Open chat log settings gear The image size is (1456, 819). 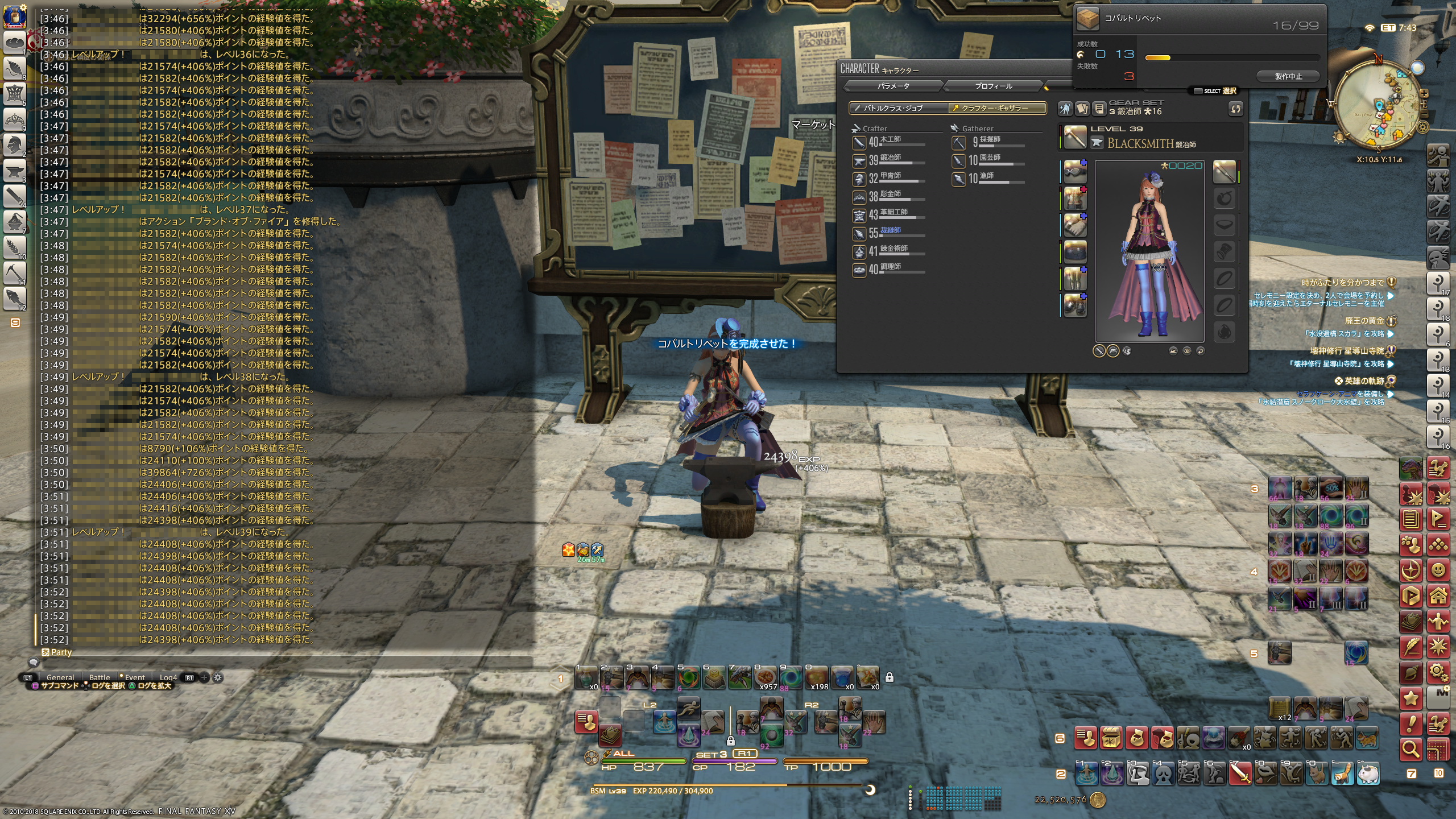pos(218,677)
